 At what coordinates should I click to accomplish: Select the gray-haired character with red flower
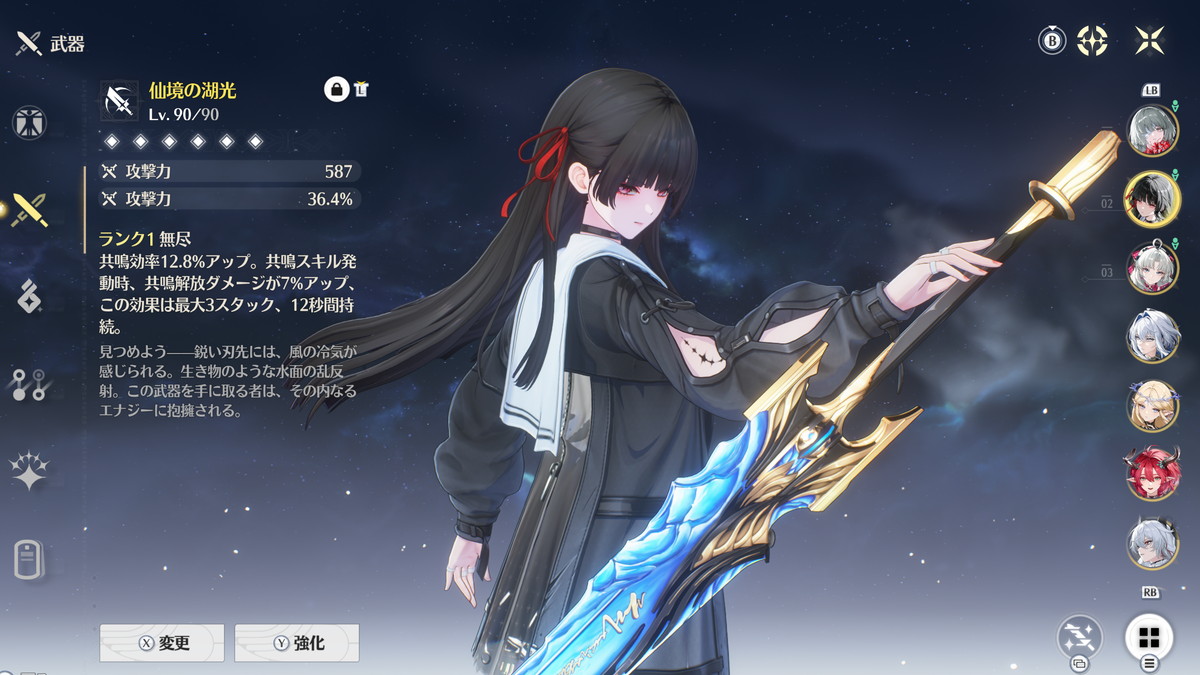tap(1152, 130)
